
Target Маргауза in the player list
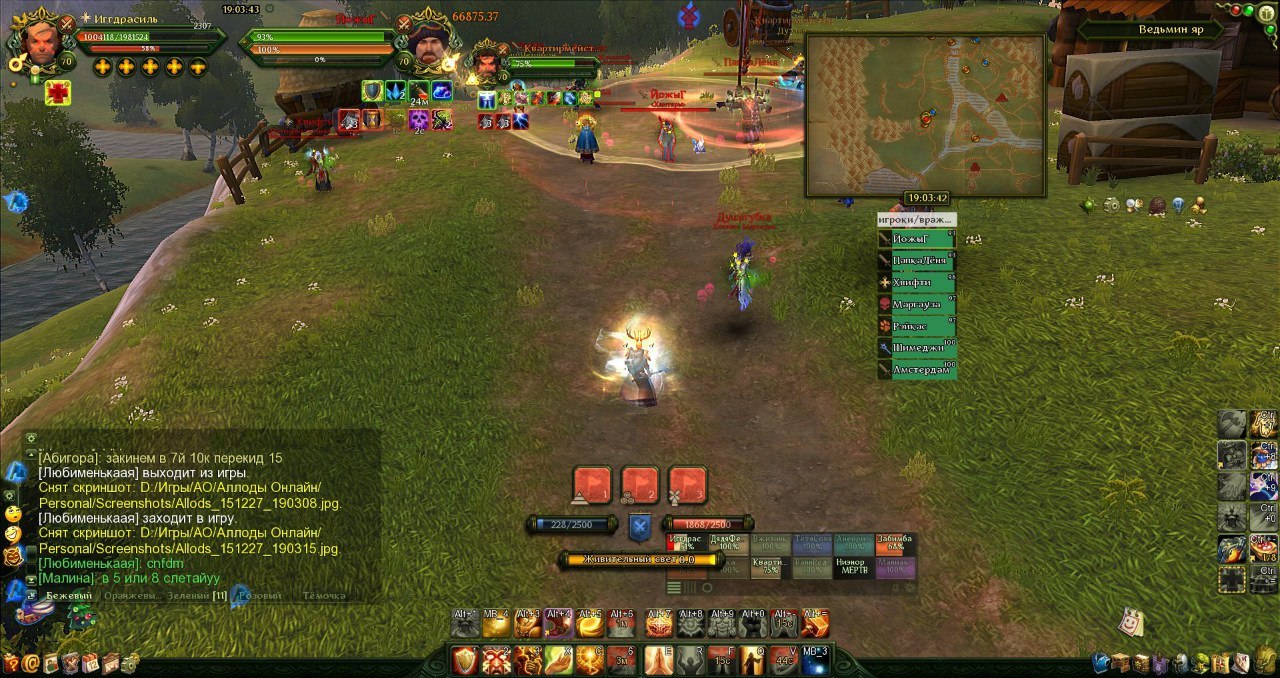click(x=916, y=305)
